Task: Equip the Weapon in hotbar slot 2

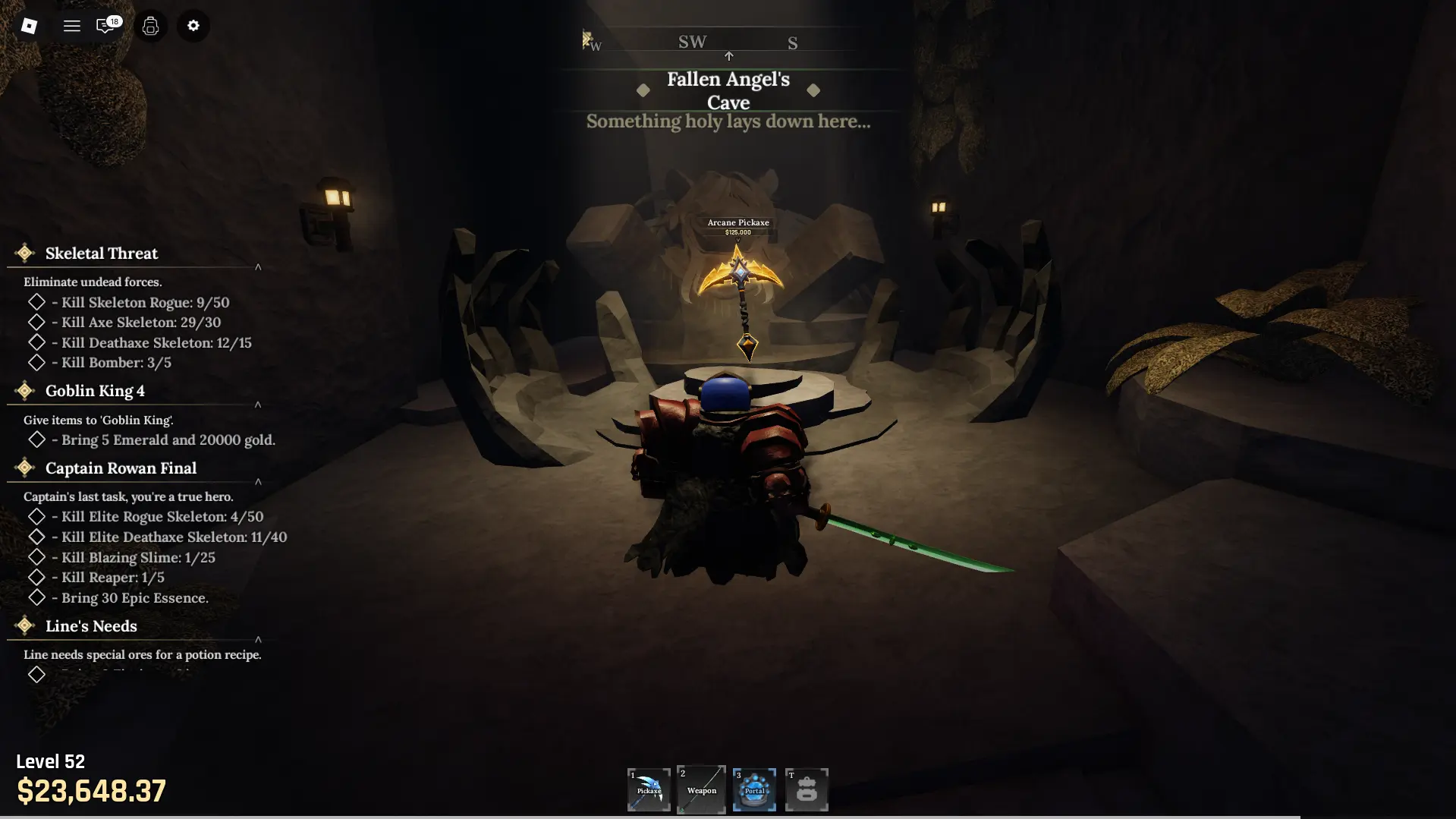Action: click(700, 789)
